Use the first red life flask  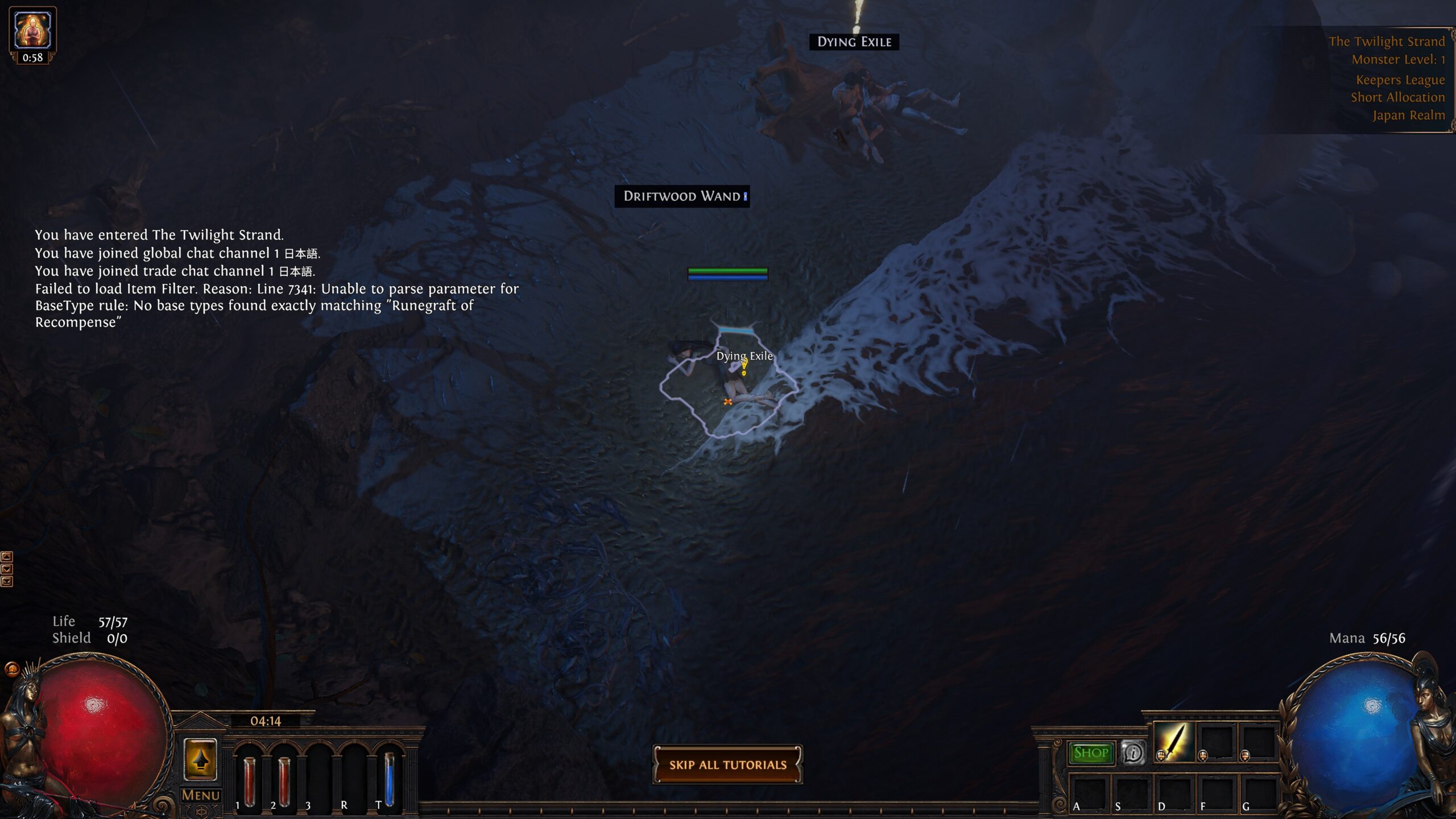tap(249, 773)
